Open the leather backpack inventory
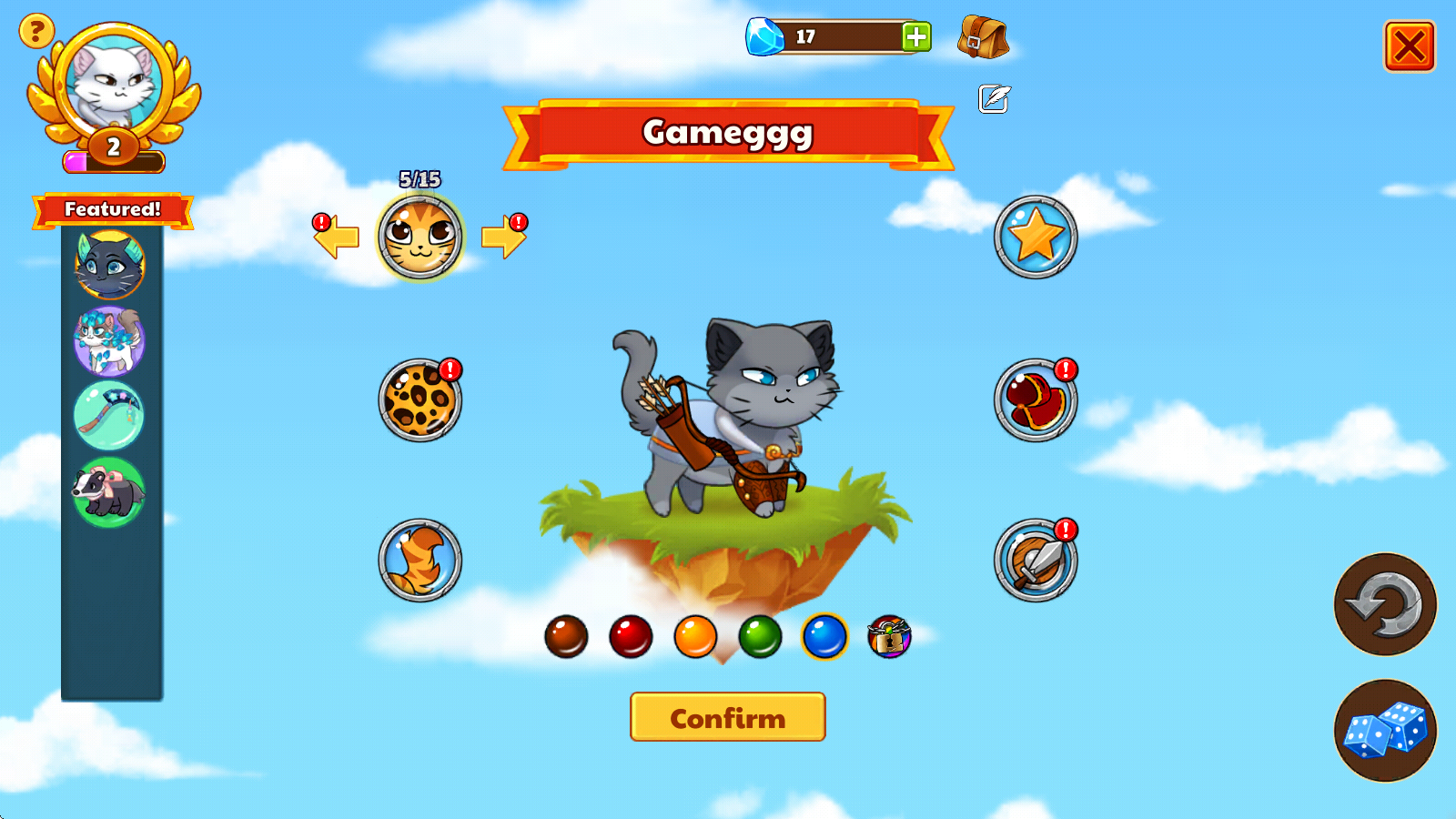Viewport: 1456px width, 819px height. [983, 38]
